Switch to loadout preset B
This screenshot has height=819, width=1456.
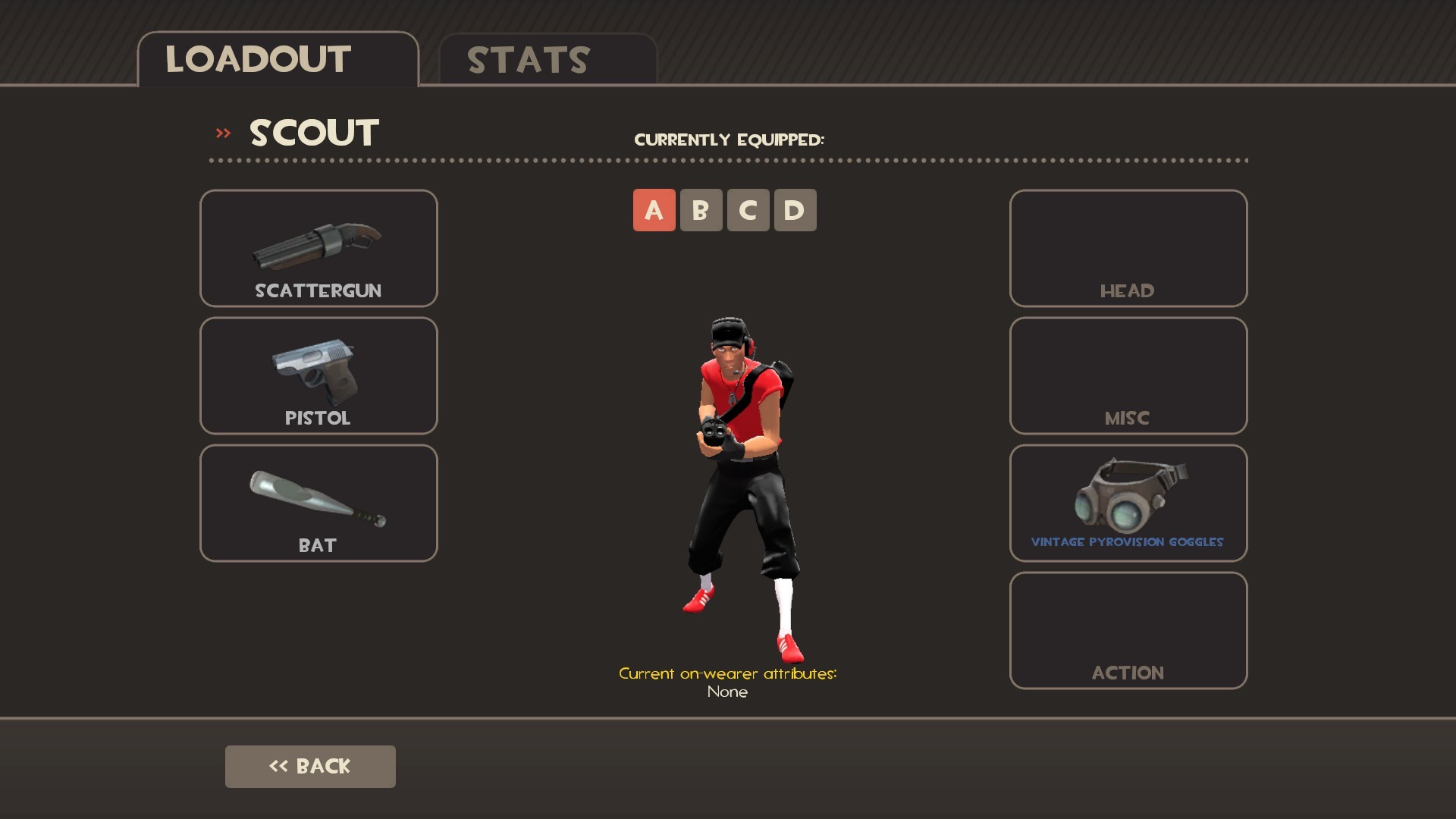tap(701, 210)
